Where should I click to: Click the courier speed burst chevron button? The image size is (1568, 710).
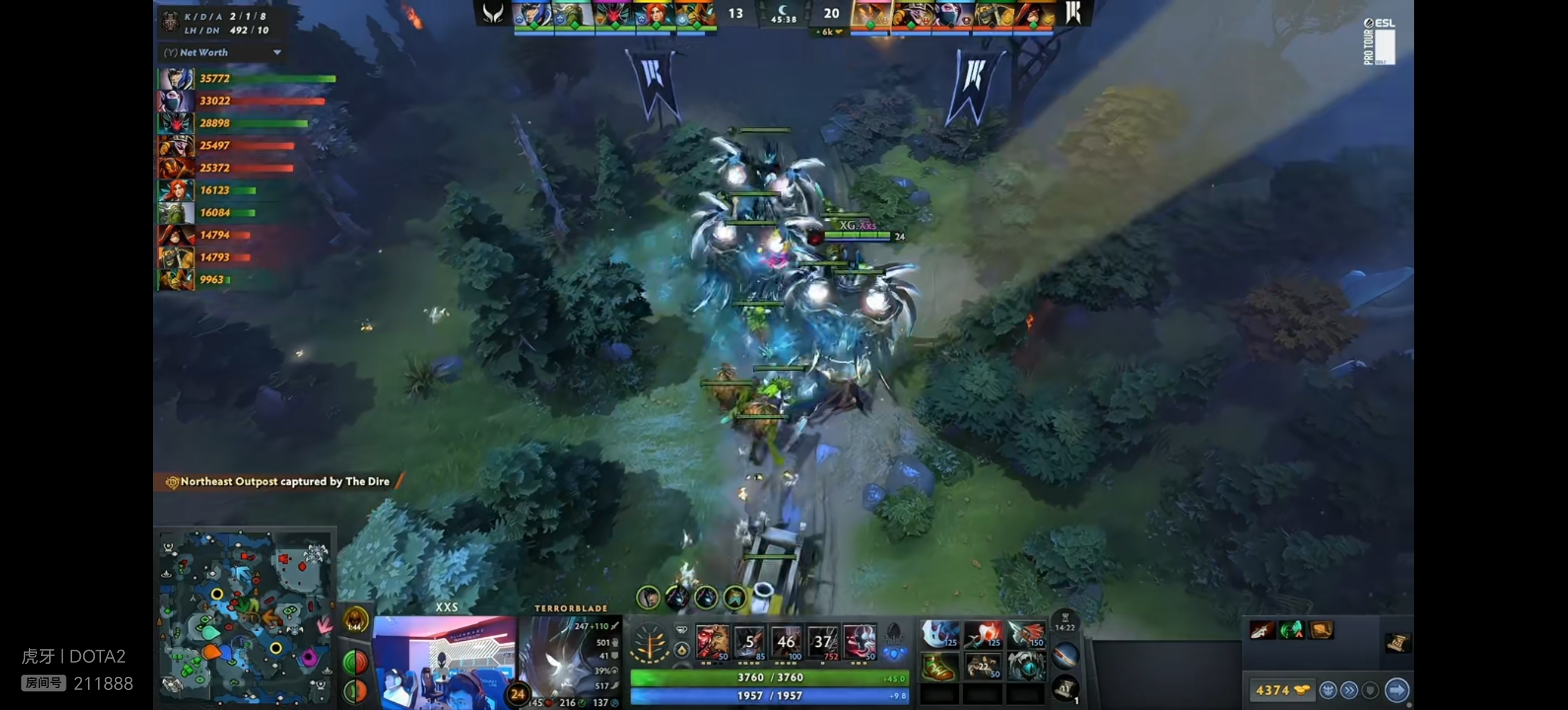(1349, 690)
